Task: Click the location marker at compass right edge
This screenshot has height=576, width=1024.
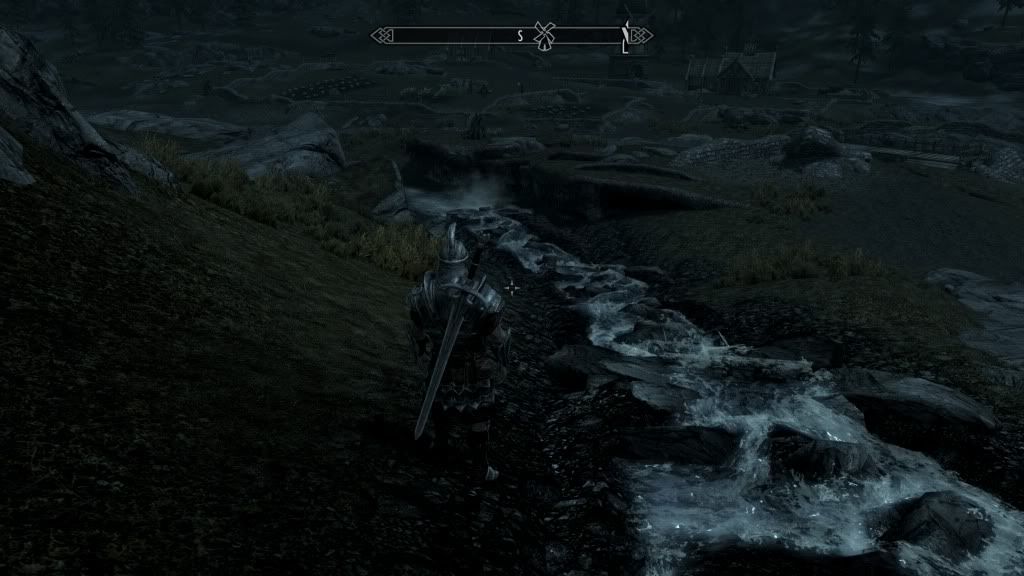Action: point(626,36)
